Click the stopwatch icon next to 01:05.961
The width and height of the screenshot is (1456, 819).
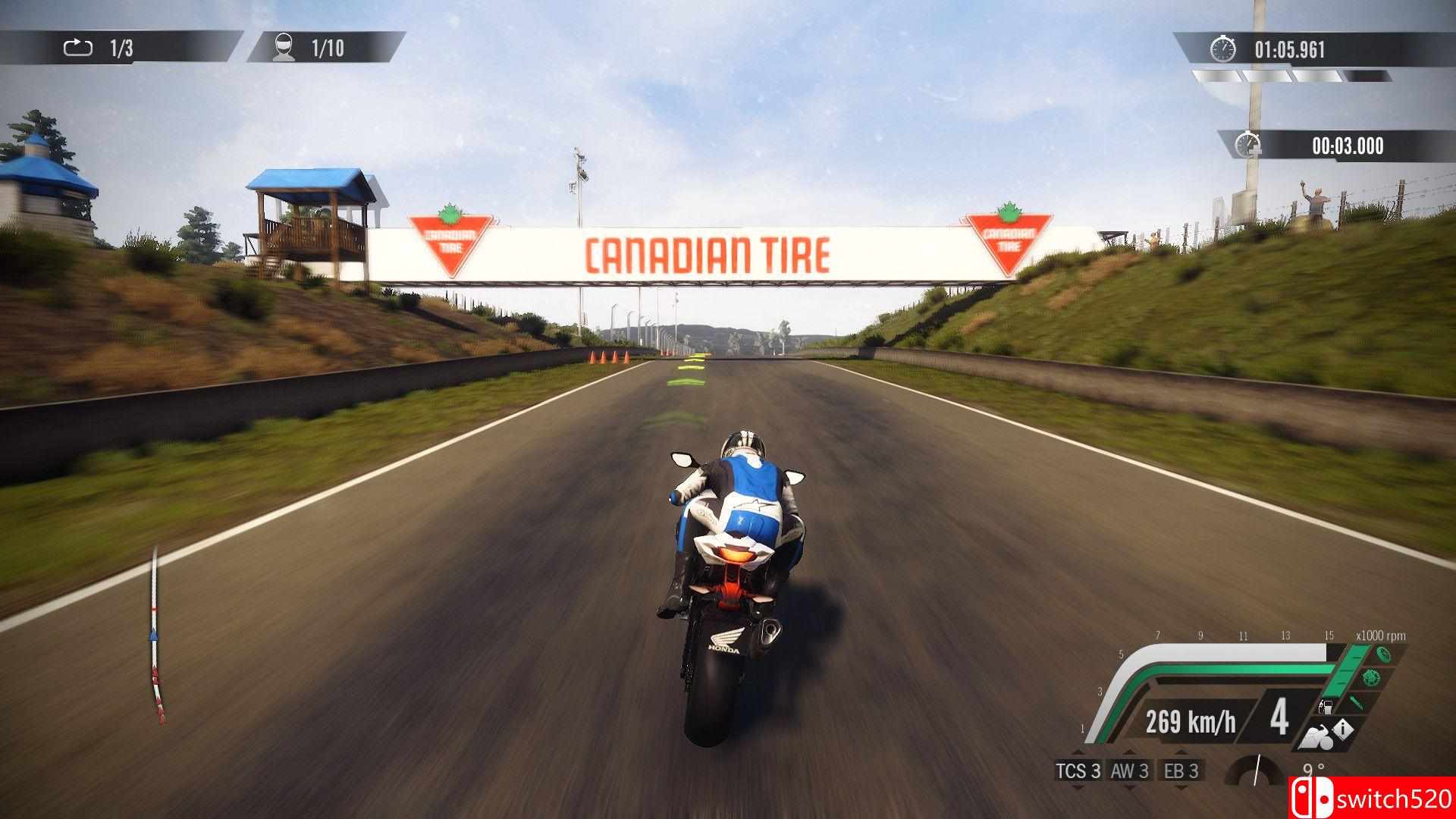pyautogui.click(x=1224, y=49)
